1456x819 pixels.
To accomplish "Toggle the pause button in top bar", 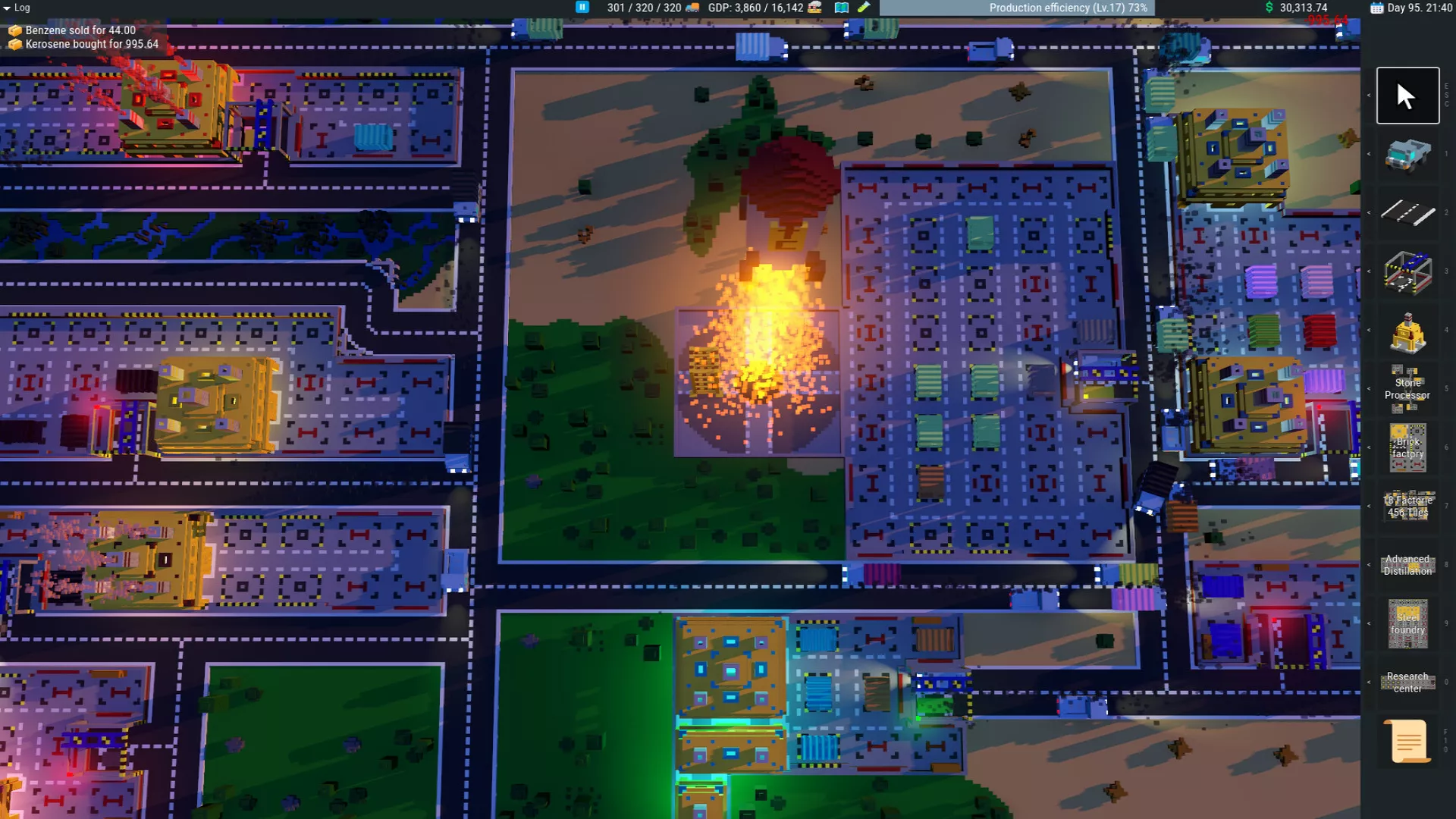I will pos(582,8).
